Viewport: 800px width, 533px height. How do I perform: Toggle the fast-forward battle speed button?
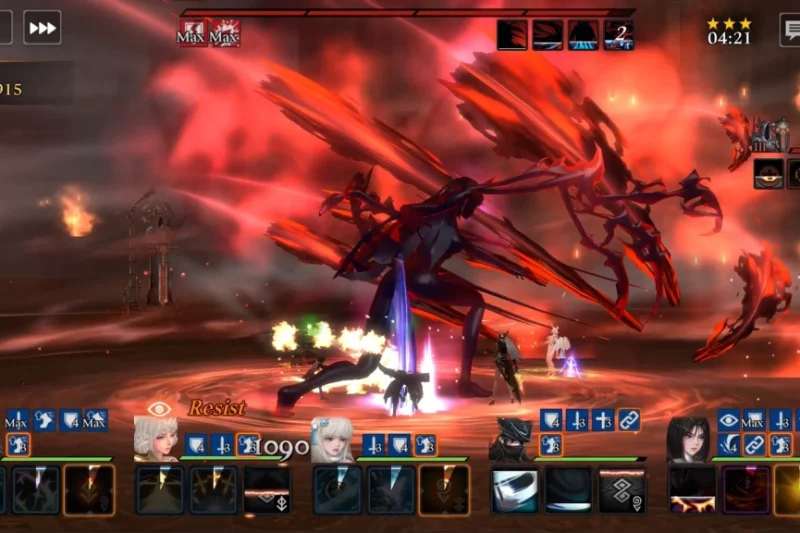click(42, 27)
